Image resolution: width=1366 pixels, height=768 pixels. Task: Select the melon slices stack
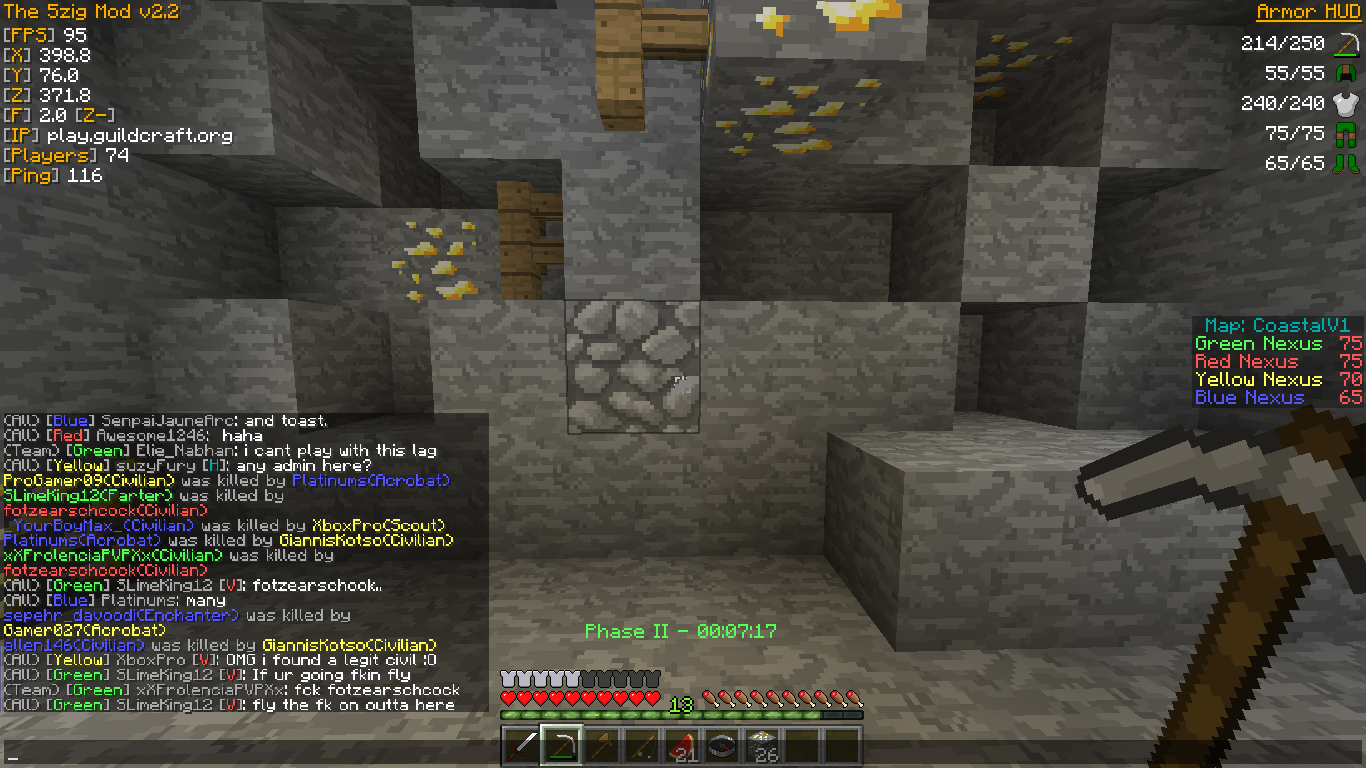pos(681,746)
